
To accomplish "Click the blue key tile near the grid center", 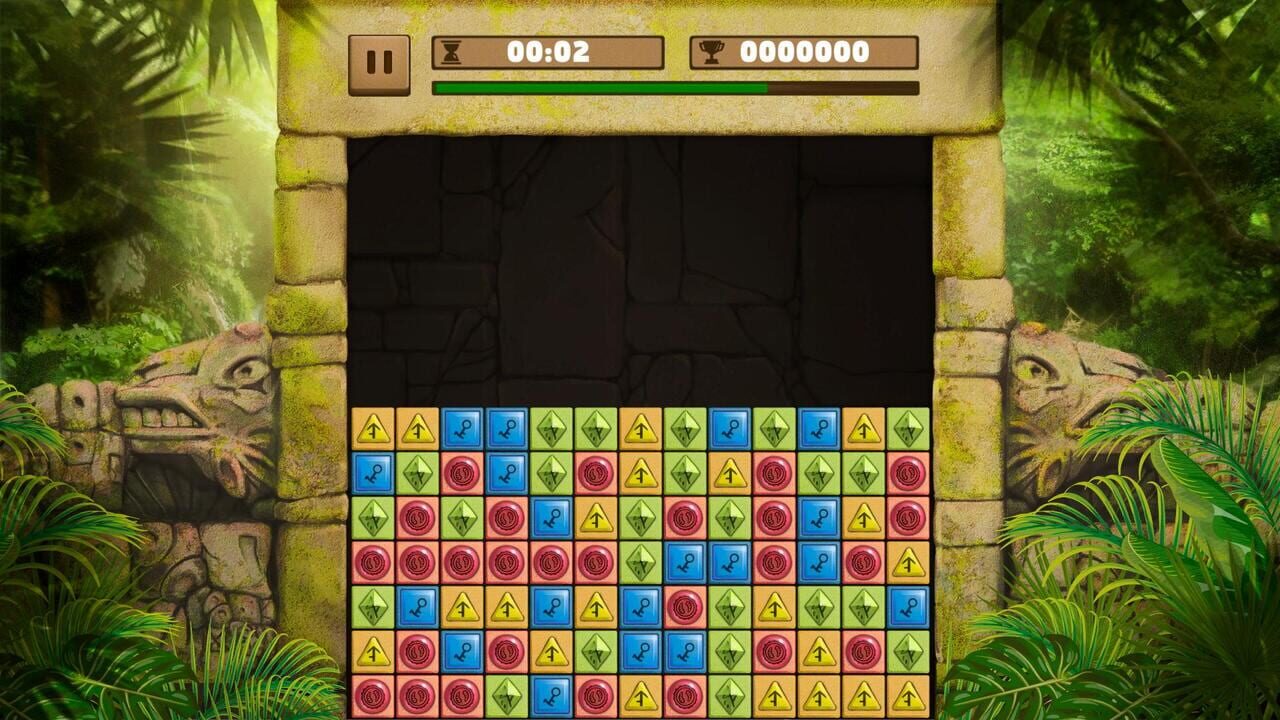I will [x=686, y=561].
